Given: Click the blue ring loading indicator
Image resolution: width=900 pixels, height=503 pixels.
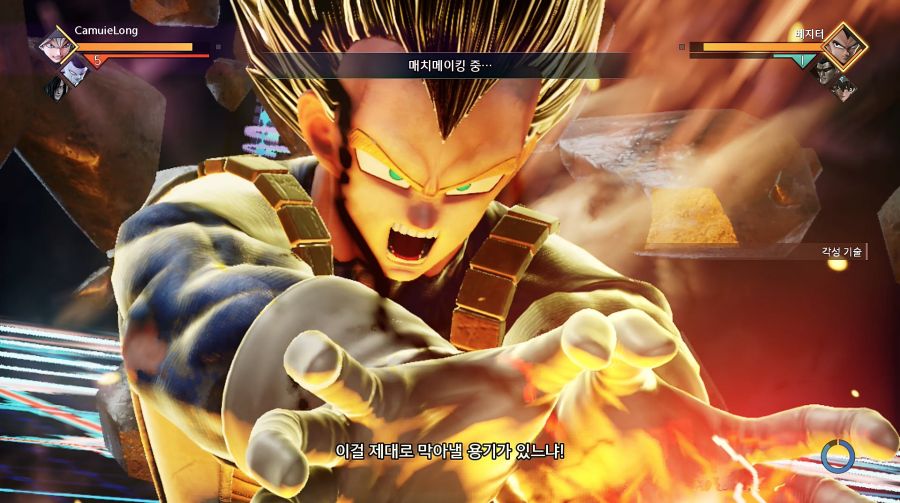Looking at the screenshot, I should pos(837,456).
